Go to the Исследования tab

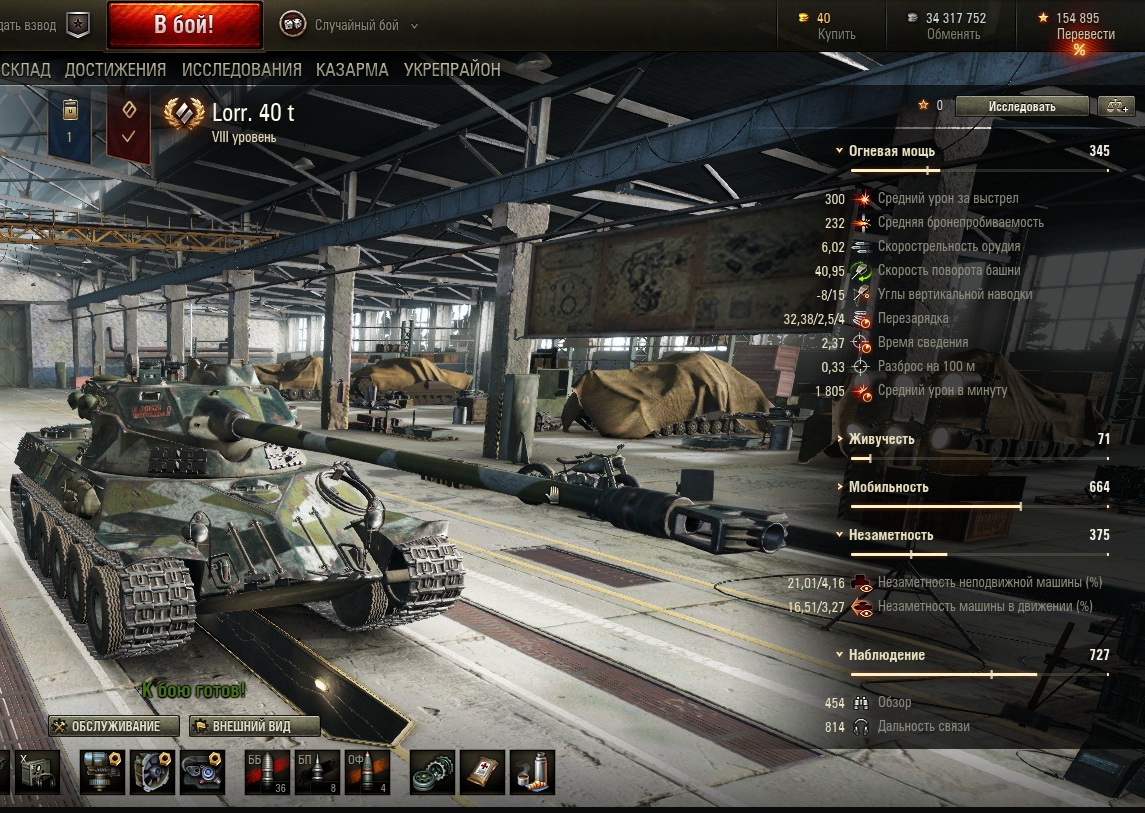(241, 70)
